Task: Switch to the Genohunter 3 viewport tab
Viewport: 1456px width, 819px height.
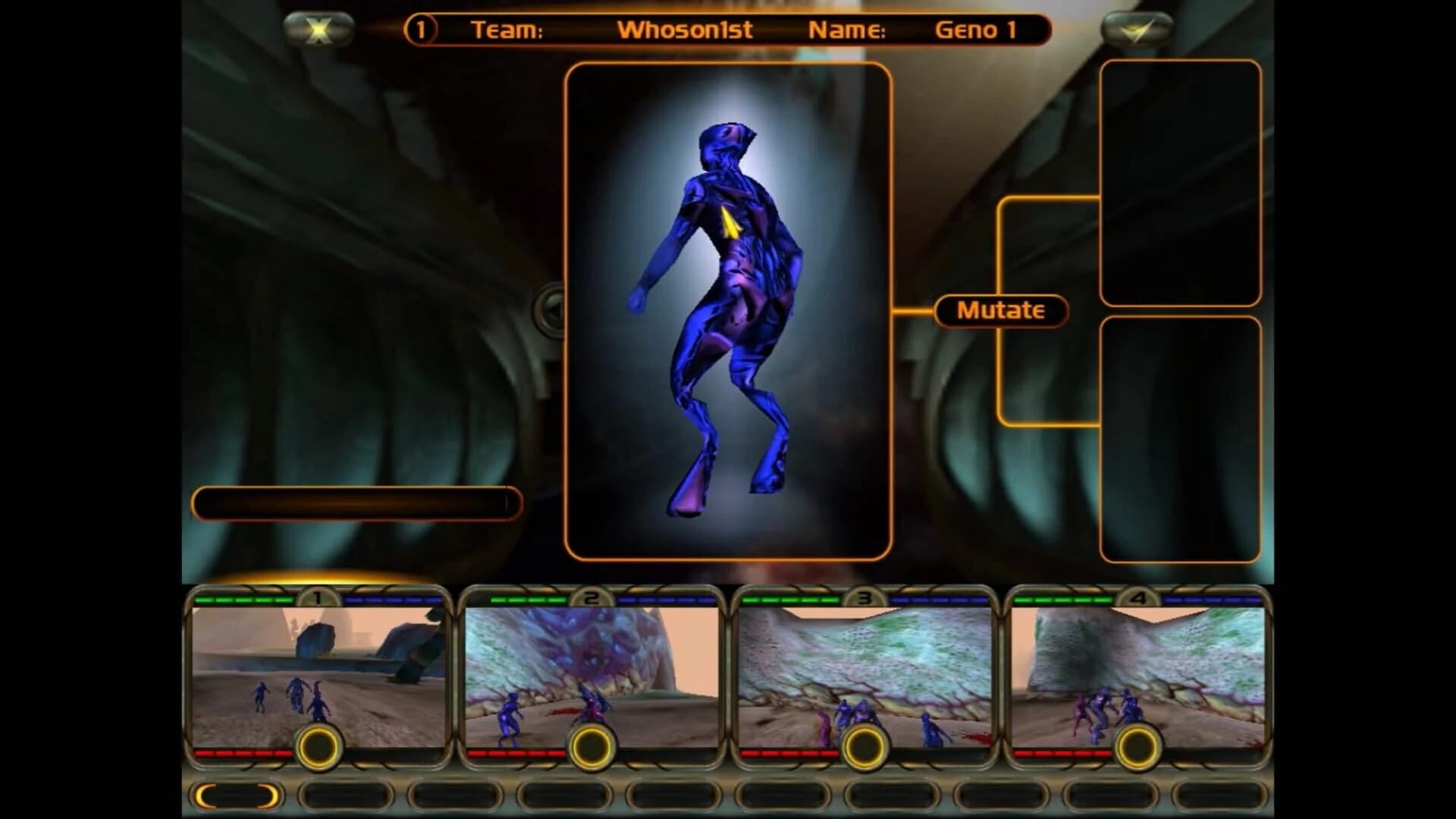Action: pyautogui.click(x=864, y=598)
